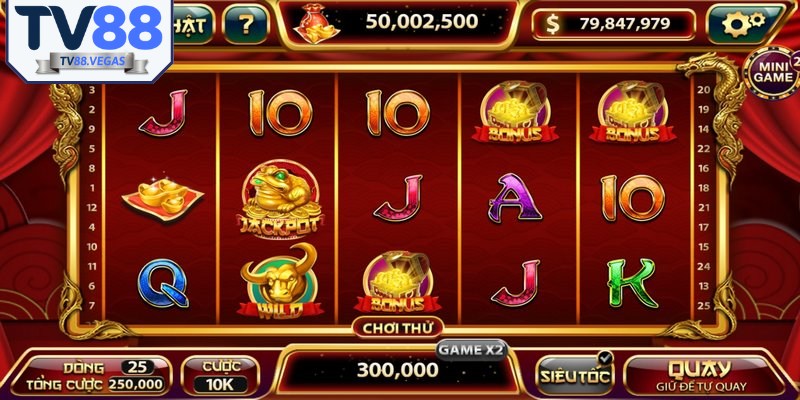Spin the reels with the QUAY button
The height and width of the screenshot is (400, 800).
[700, 373]
